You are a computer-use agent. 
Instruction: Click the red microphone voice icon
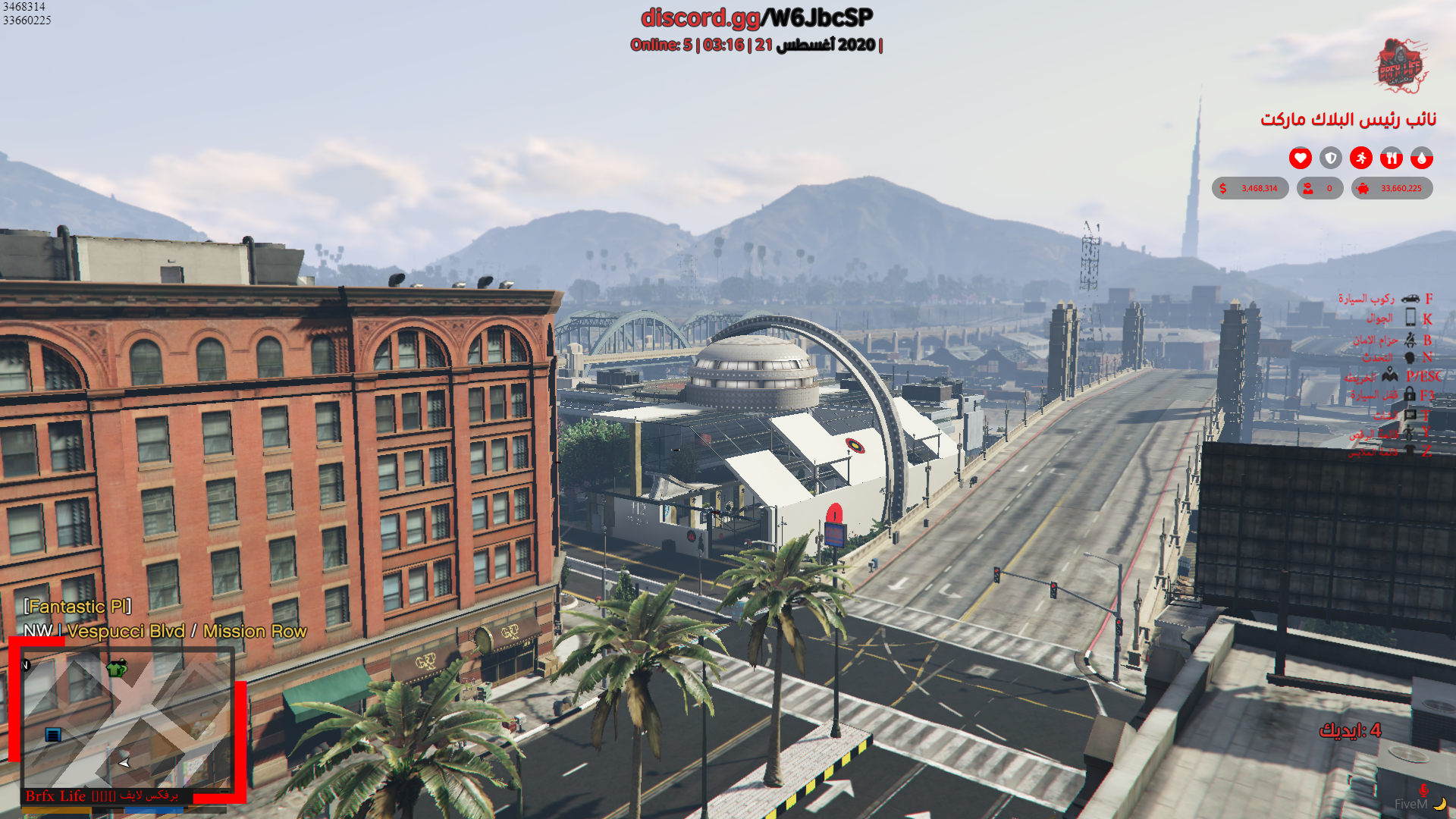1423,791
